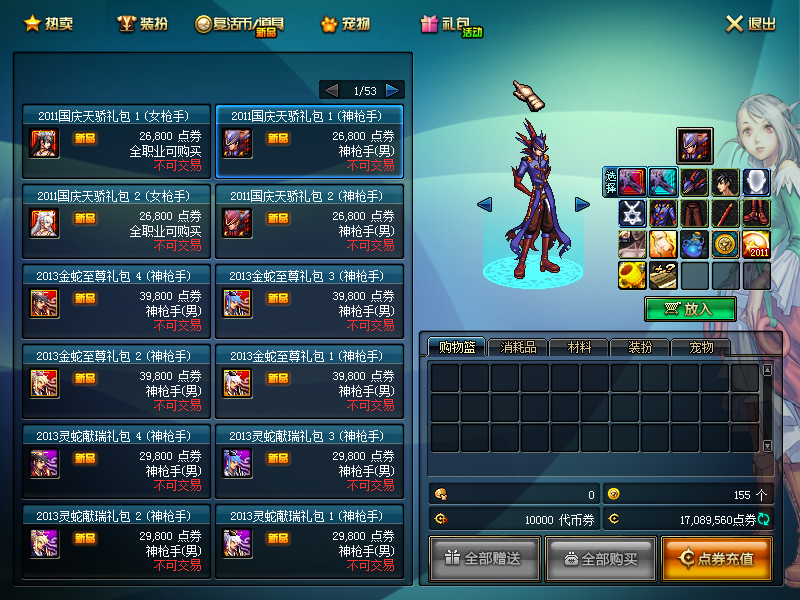Go to previous page of item list
This screenshot has width=800, height=600.
332,90
